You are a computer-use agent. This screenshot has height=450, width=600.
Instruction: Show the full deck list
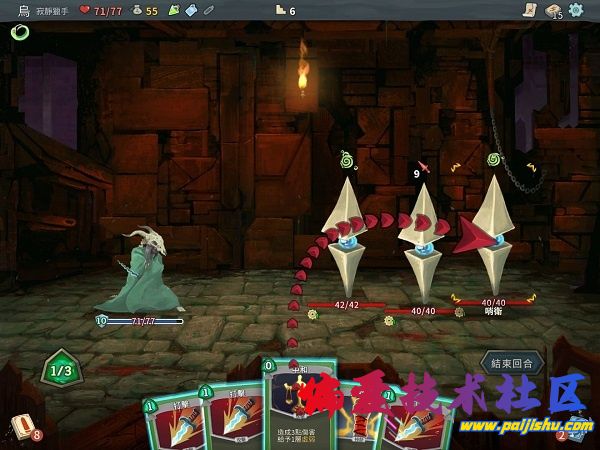point(552,10)
